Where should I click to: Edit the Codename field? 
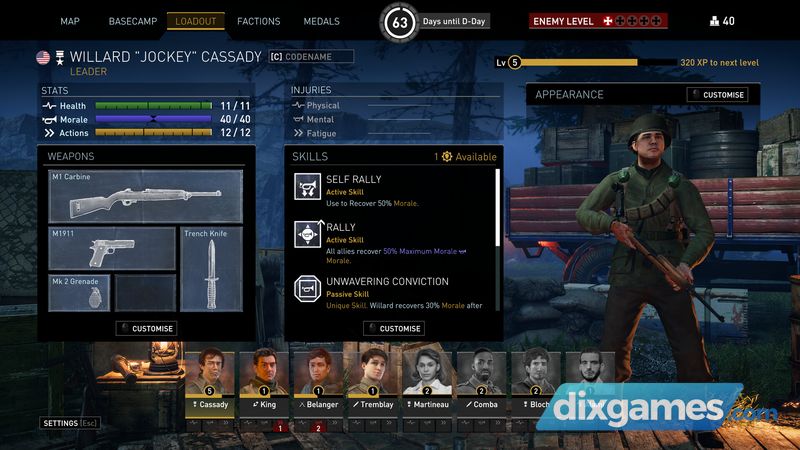[311, 57]
